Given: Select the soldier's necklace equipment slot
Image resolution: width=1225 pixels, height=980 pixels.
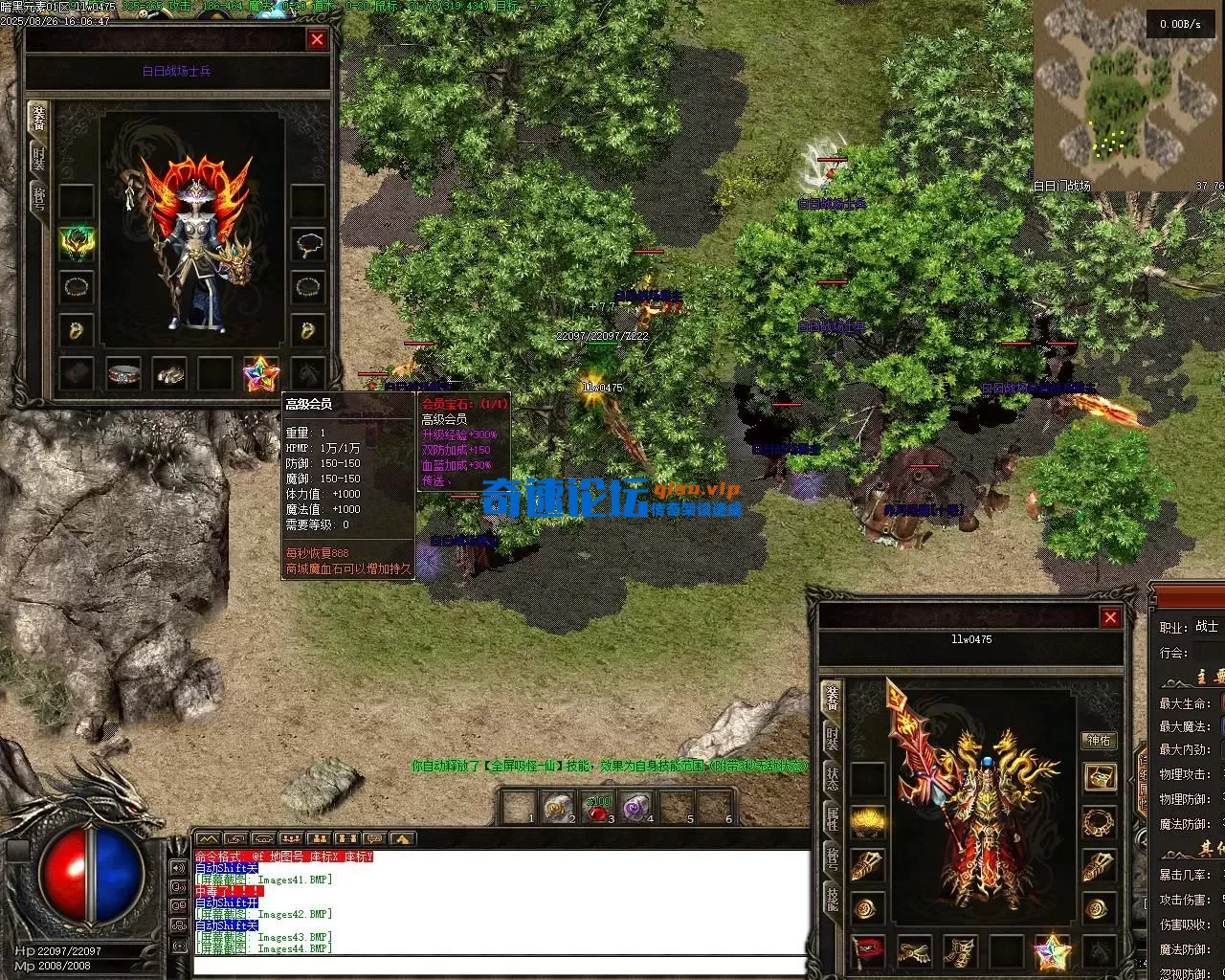Looking at the screenshot, I should point(307,243).
